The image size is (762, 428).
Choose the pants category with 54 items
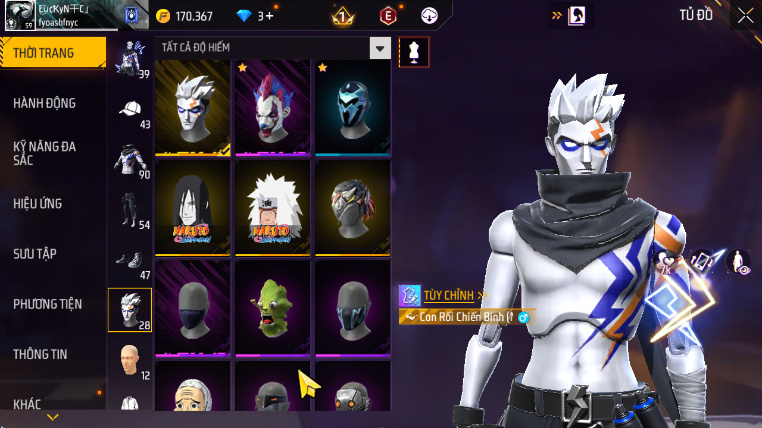click(x=130, y=210)
